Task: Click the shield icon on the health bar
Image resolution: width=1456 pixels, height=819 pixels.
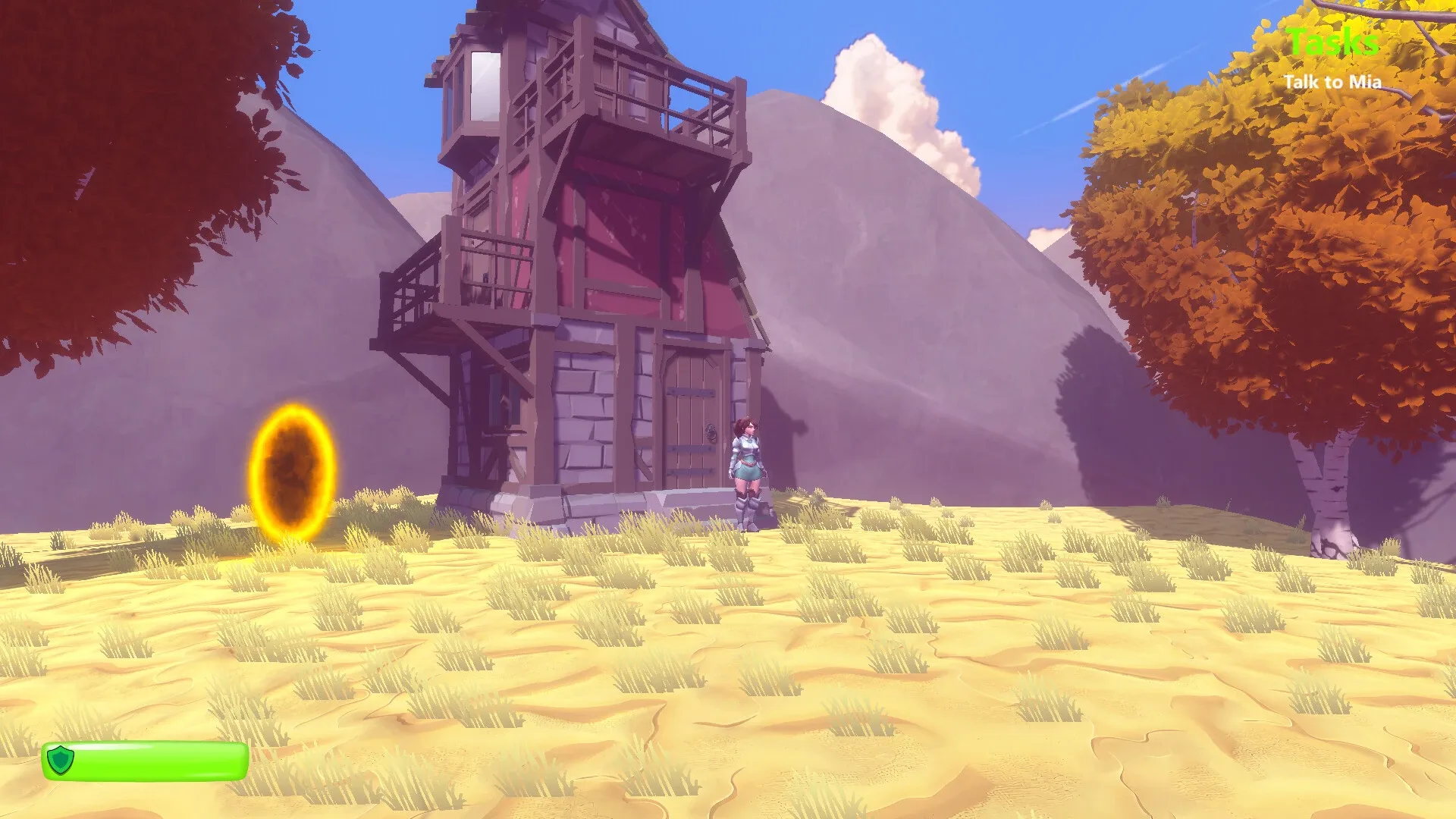Action: [x=62, y=760]
